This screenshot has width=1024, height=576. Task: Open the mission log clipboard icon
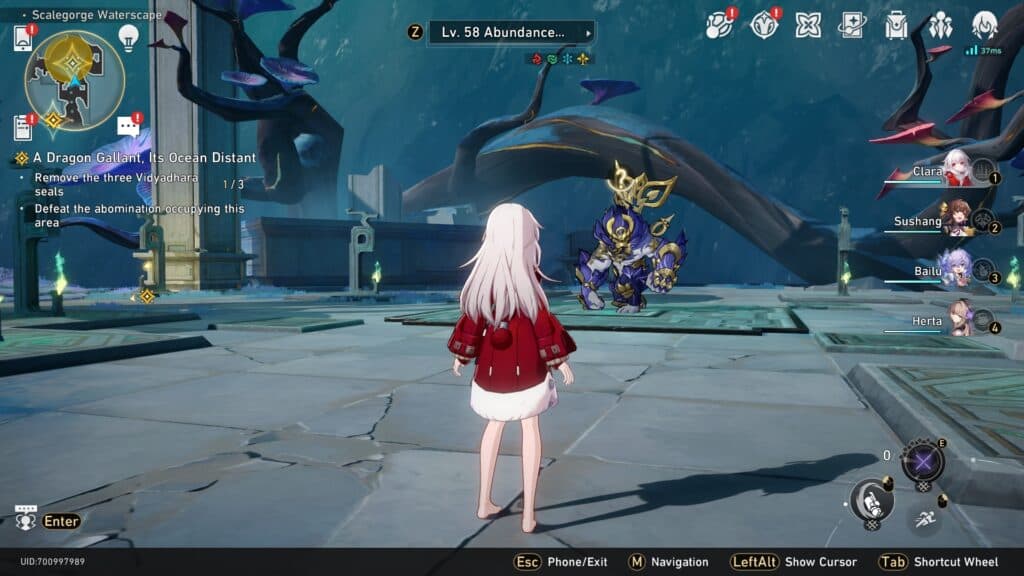[23, 127]
